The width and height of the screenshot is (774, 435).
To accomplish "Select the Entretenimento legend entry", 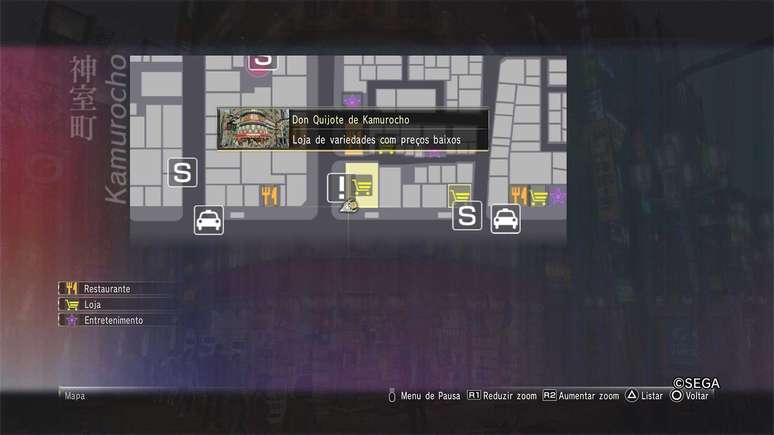I will tap(113, 320).
